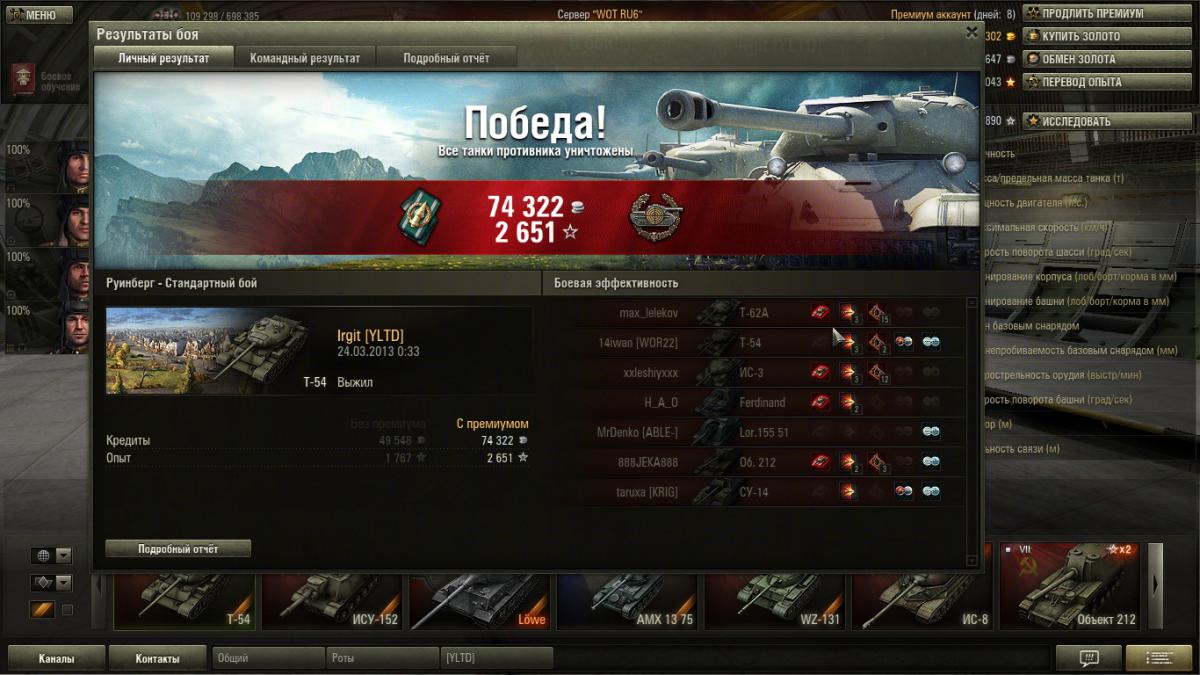Select the max_lelekov T-62A efficiency row
Image resolution: width=1200 pixels, height=675 pixels.
click(x=770, y=313)
